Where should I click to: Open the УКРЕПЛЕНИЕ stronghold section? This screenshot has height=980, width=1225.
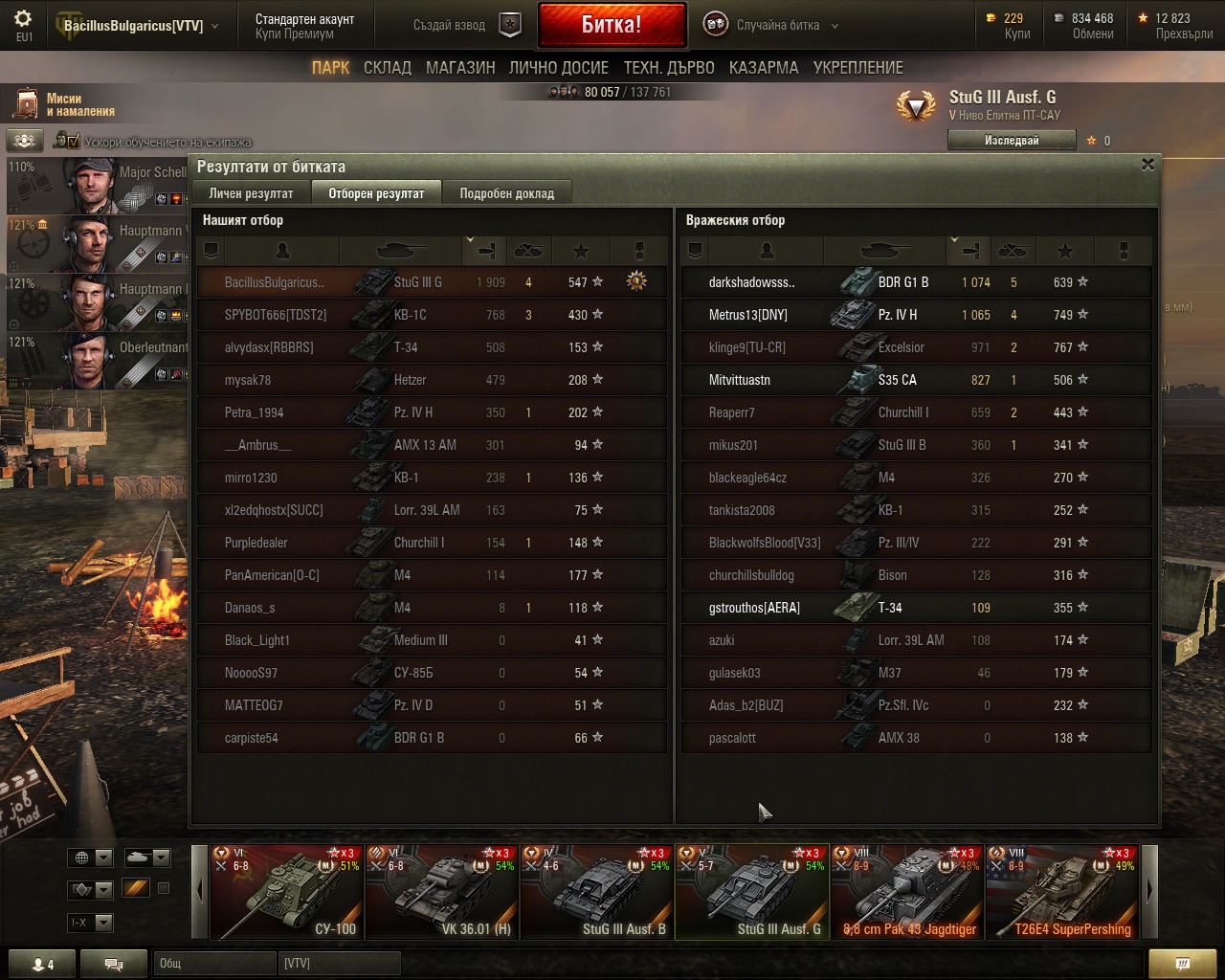click(857, 68)
